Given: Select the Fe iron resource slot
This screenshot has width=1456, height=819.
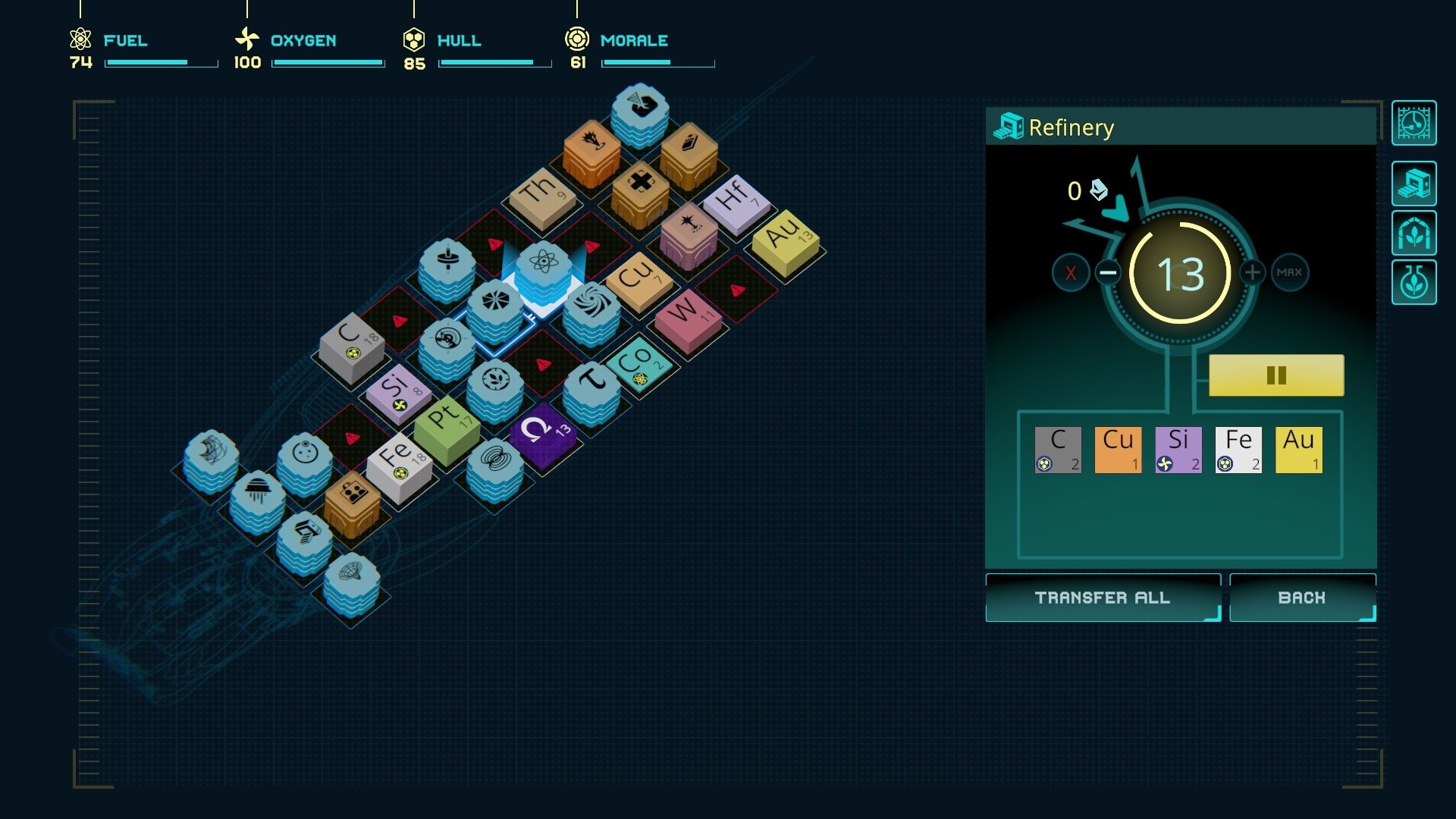Looking at the screenshot, I should 1238,450.
